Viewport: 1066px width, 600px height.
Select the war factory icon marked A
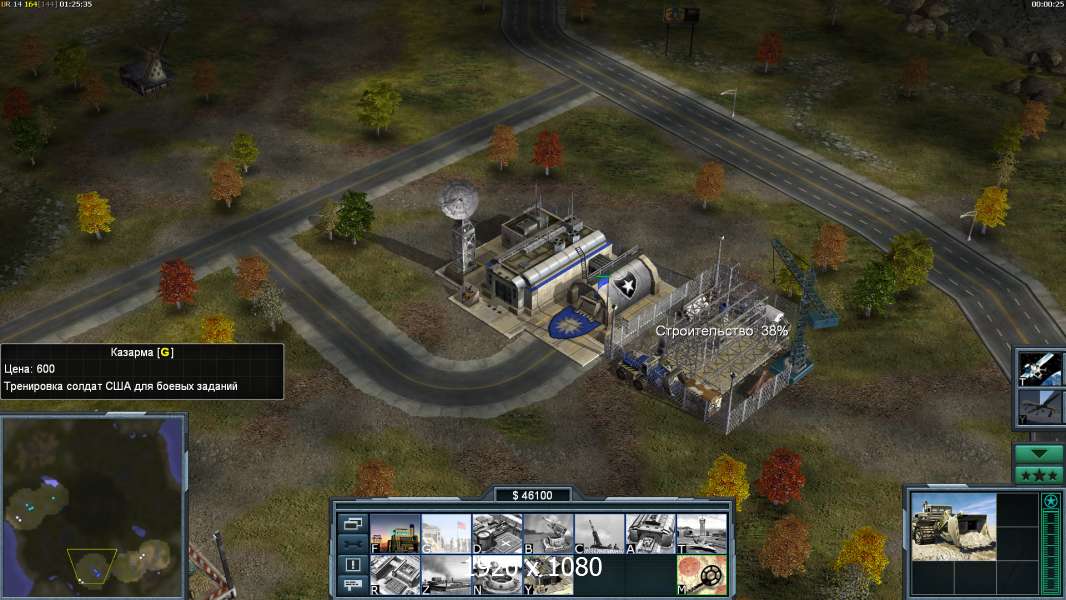[x=650, y=533]
